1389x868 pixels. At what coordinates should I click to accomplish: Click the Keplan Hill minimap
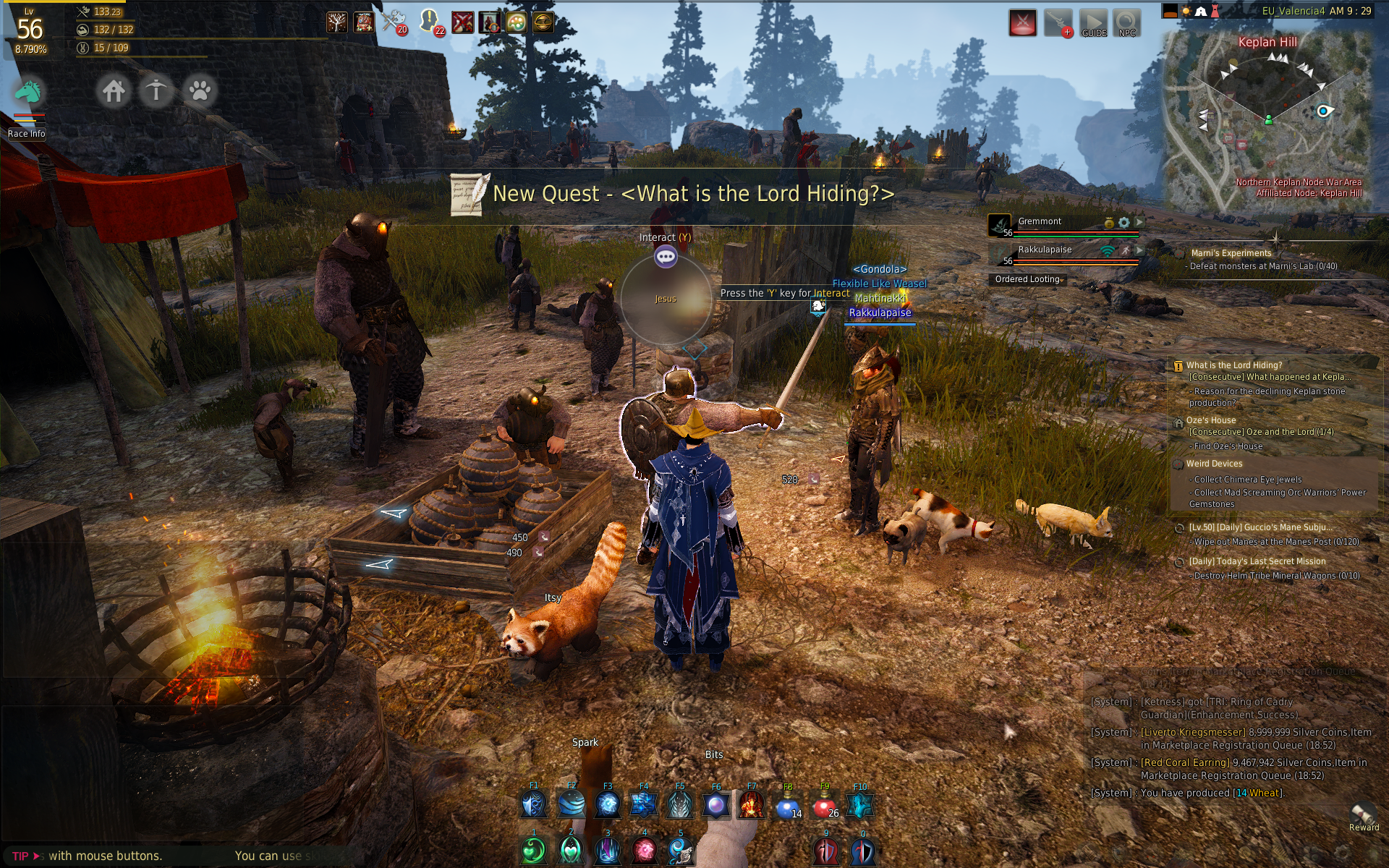1267,119
